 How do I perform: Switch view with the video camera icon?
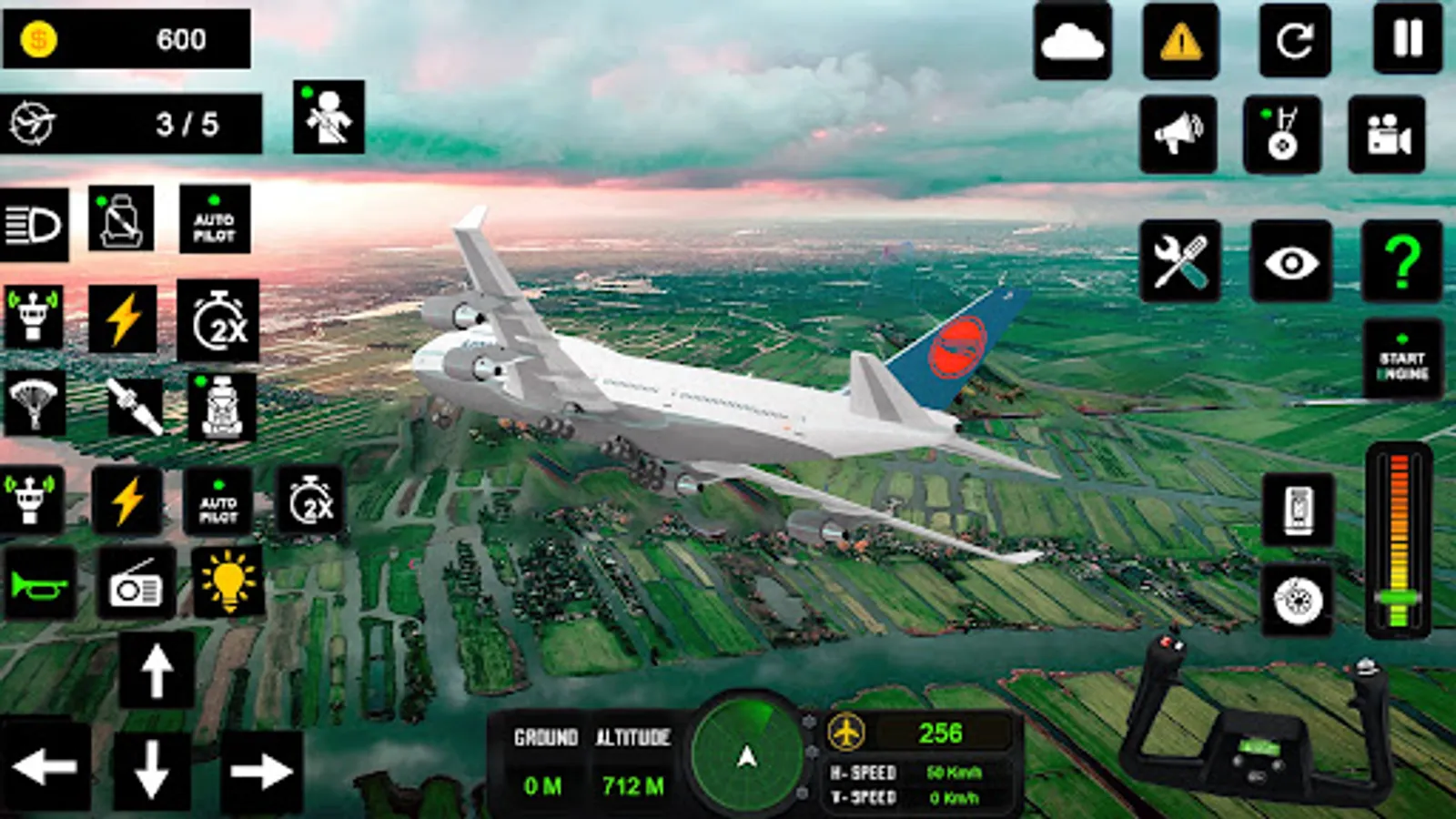point(1387,135)
